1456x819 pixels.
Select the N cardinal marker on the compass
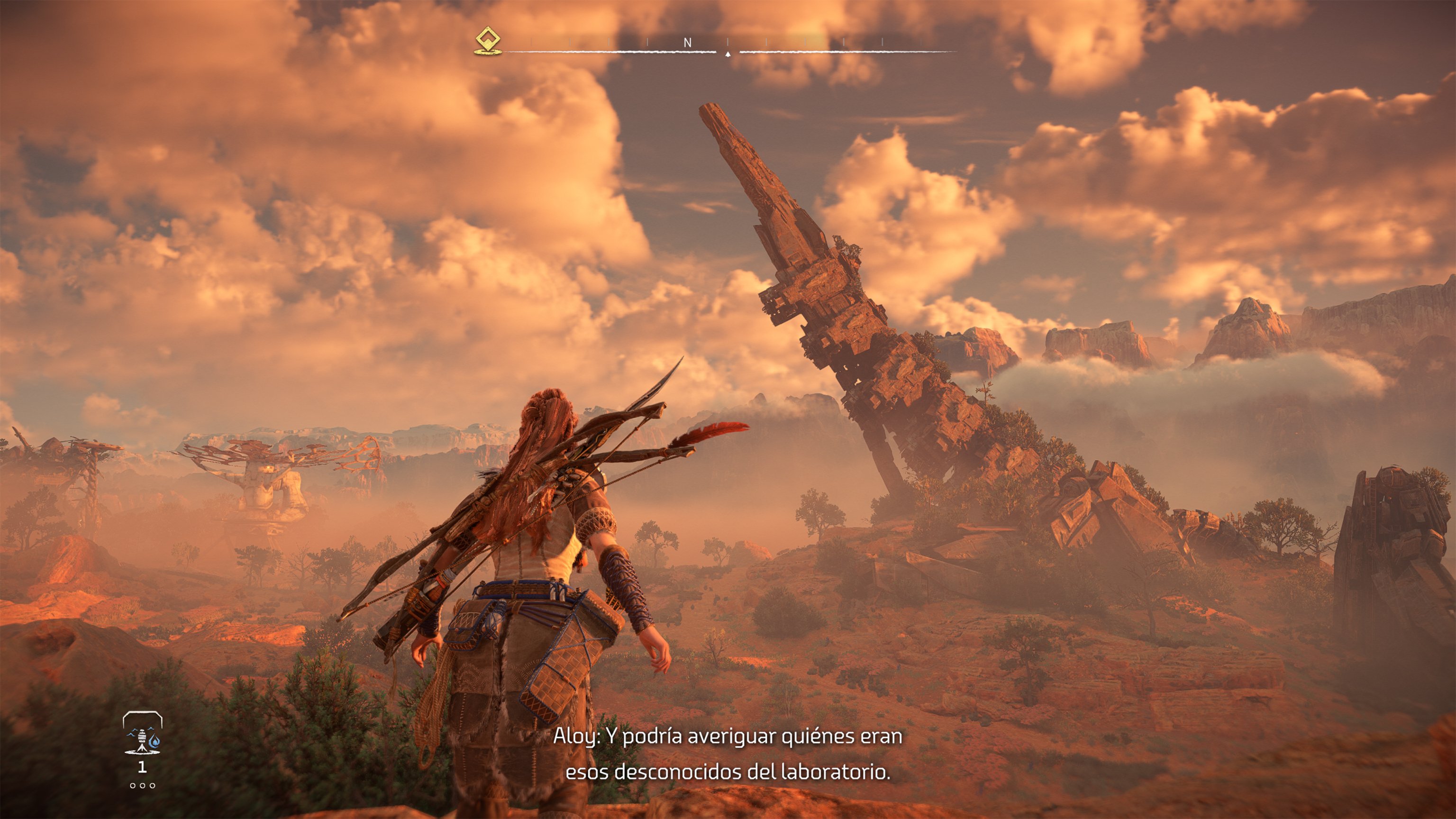[x=687, y=42]
